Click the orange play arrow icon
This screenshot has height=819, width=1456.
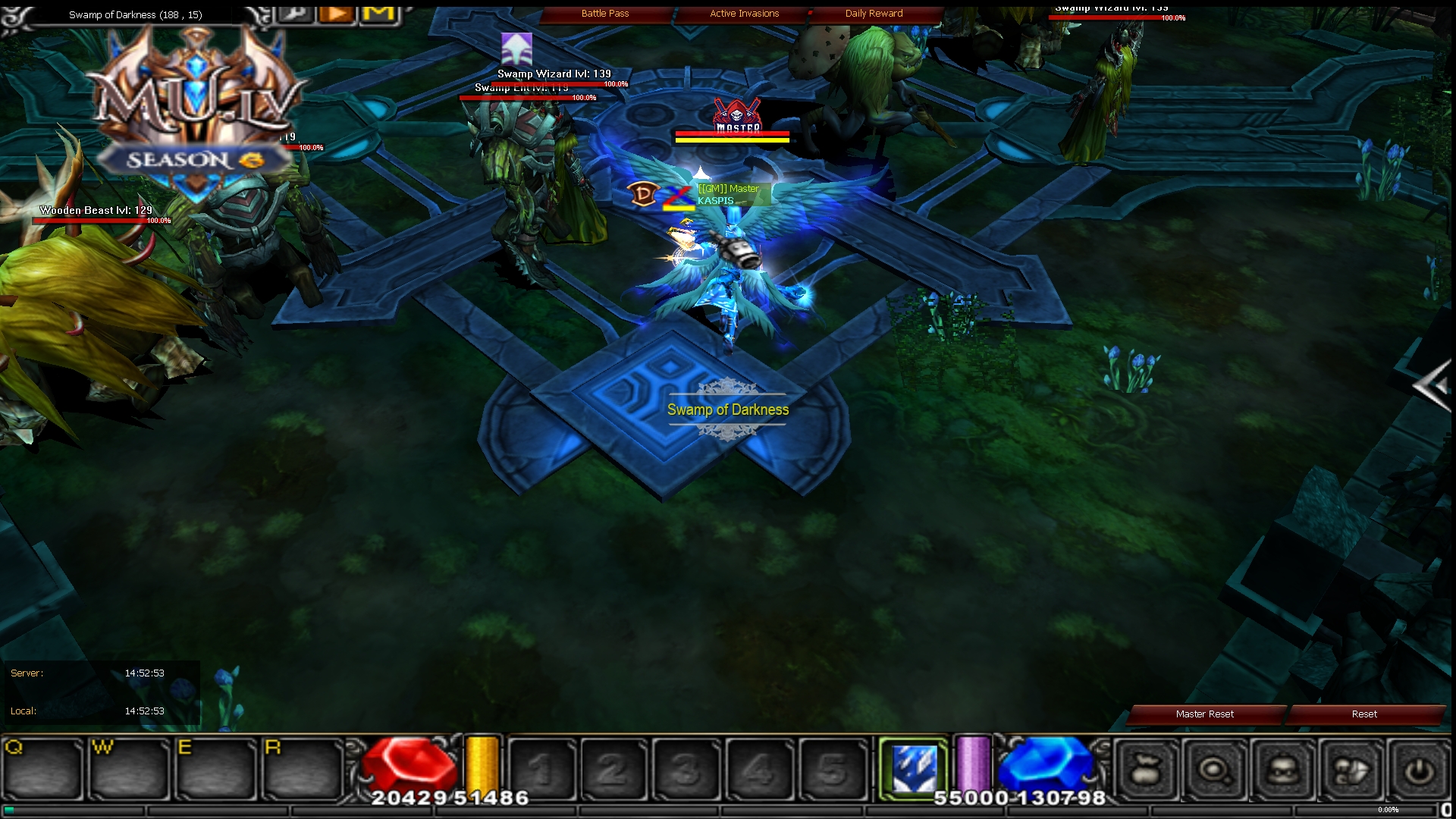[336, 13]
